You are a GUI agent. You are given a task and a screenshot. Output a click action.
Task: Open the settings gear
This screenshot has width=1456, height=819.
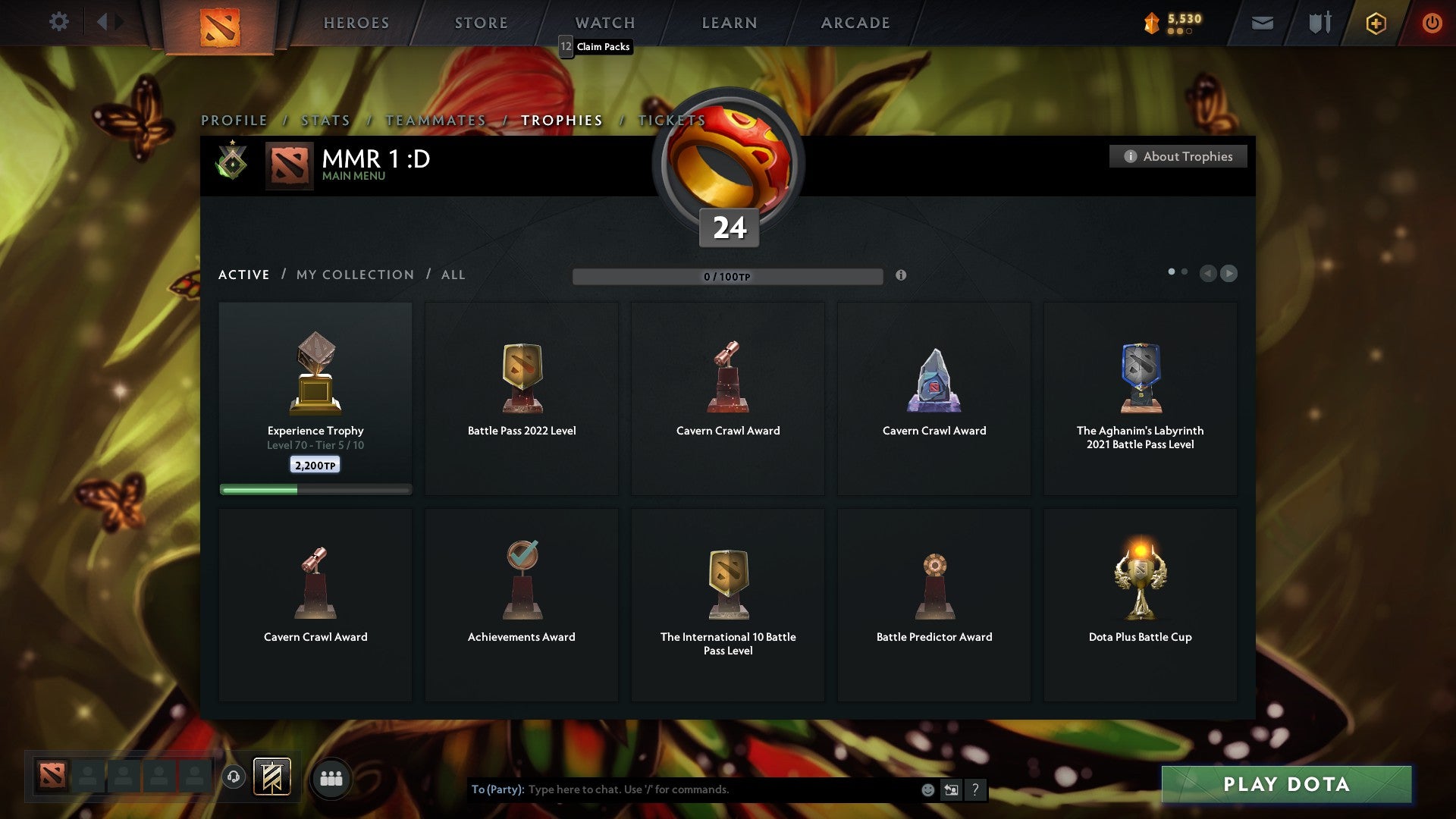[59, 23]
